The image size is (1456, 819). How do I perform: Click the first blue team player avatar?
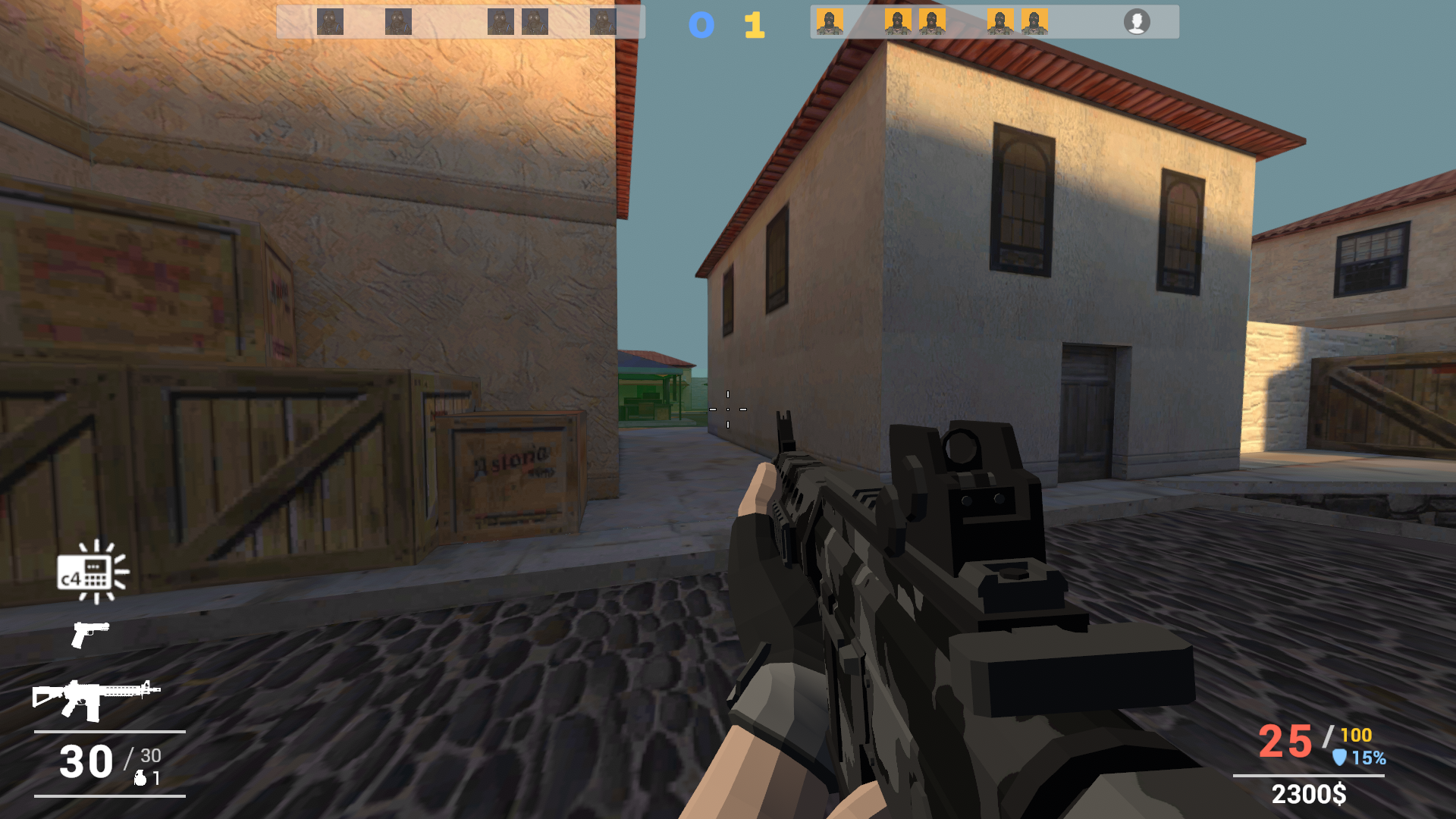coord(330,22)
